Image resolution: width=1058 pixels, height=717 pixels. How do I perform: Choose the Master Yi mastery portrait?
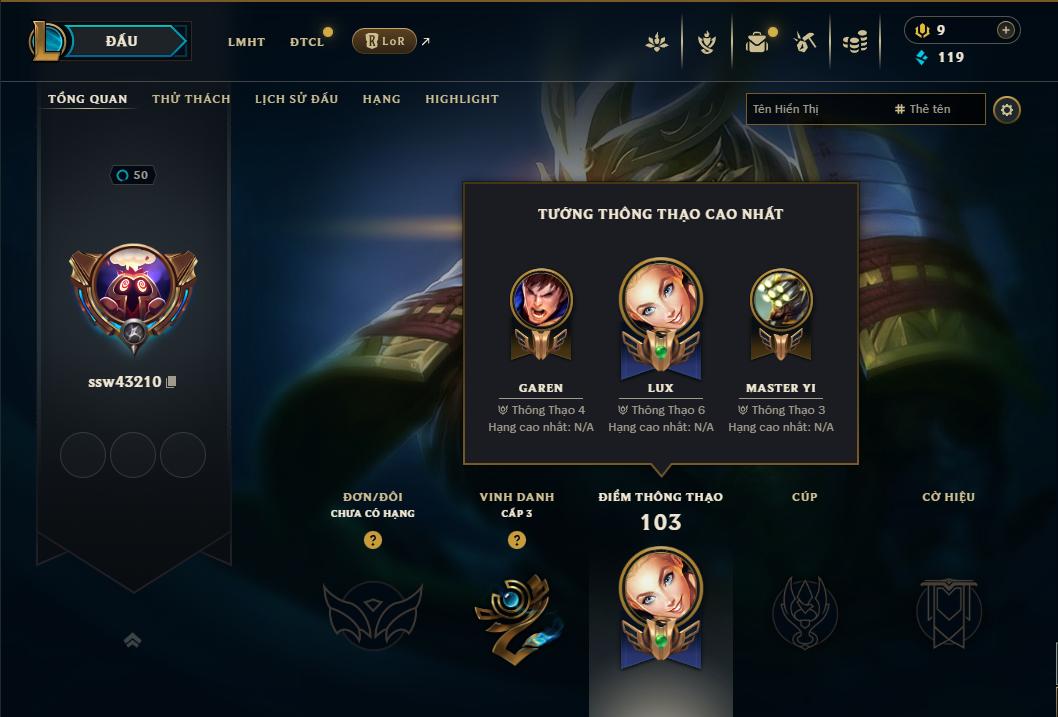(780, 300)
